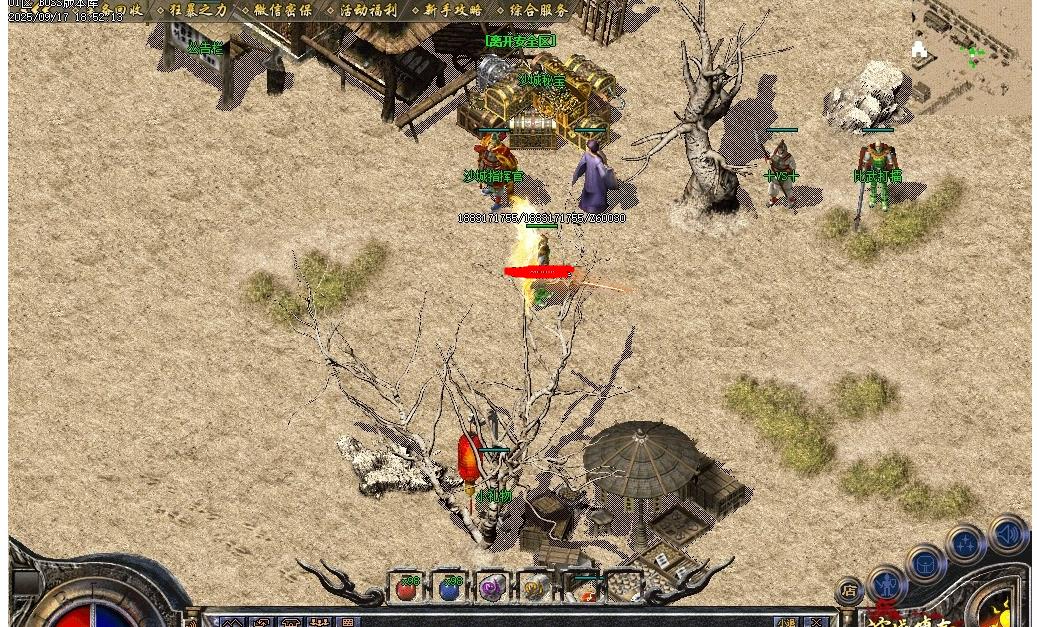Activate the yellow scroll hotbar item
Screen dimensions: 1037x627
[535, 588]
